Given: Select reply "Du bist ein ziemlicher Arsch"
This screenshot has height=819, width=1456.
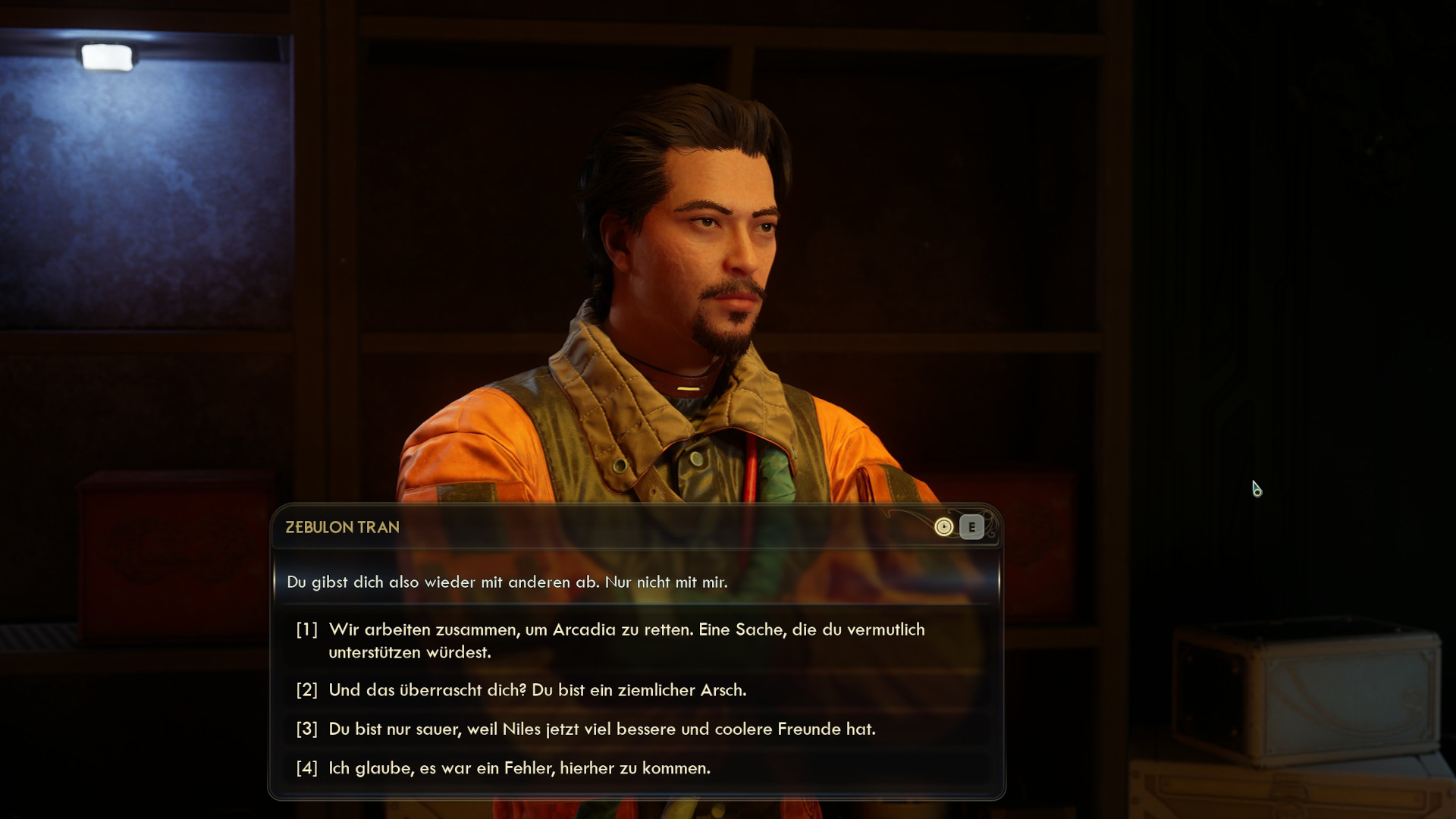Looking at the screenshot, I should [537, 690].
